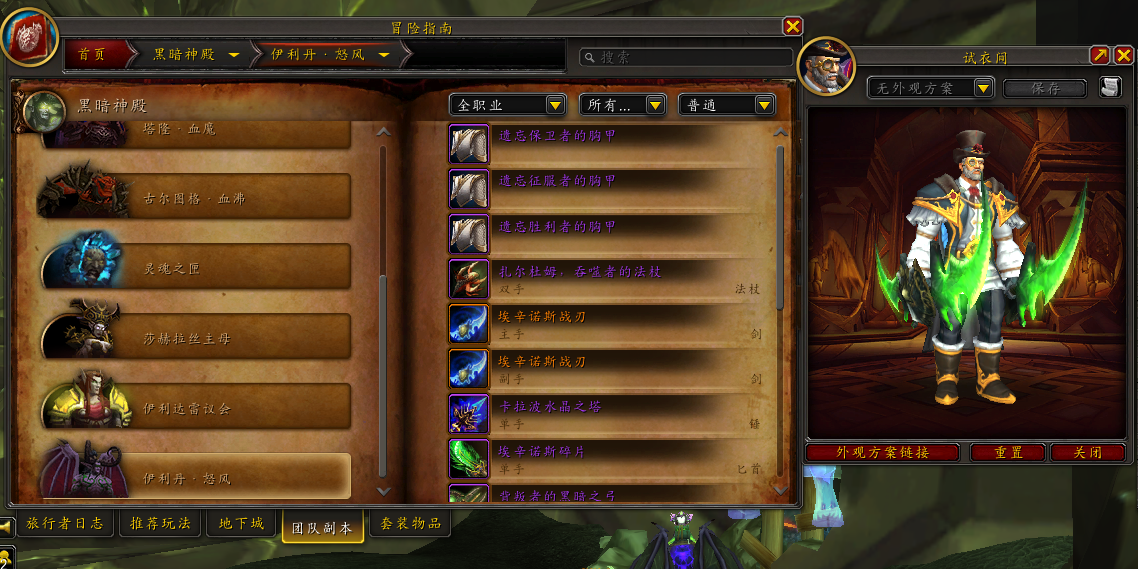
Task: Select loot item 卡拉波水晶之塔
Action: (550, 407)
